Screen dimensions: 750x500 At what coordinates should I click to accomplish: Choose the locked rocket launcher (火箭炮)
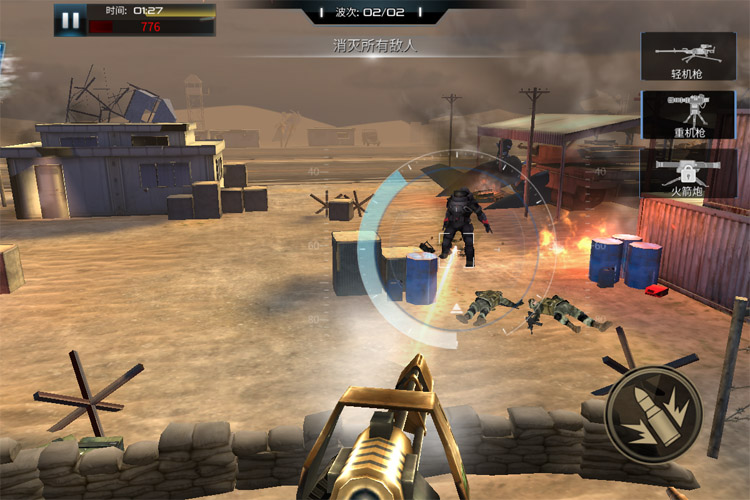688,173
